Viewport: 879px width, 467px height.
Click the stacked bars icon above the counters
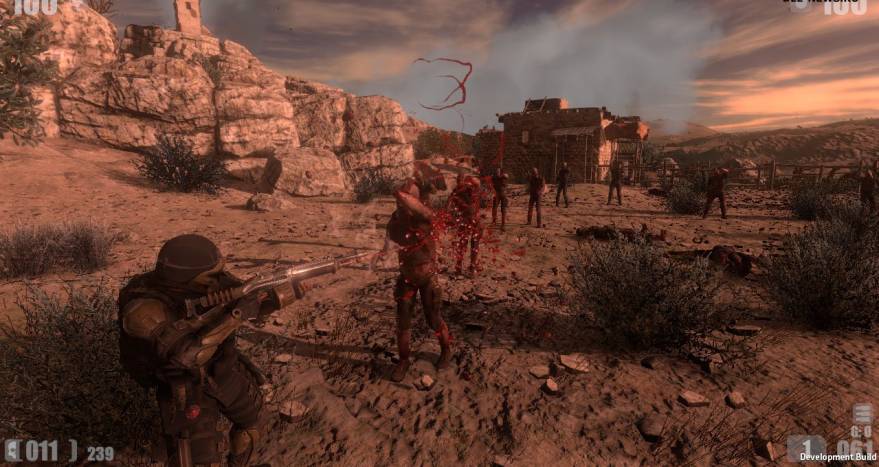(x=862, y=414)
